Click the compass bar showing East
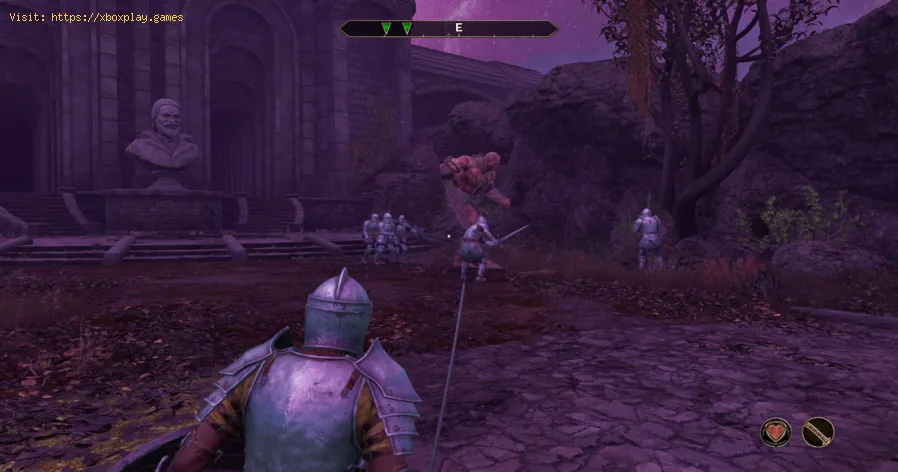This screenshot has width=898, height=472. coord(448,29)
